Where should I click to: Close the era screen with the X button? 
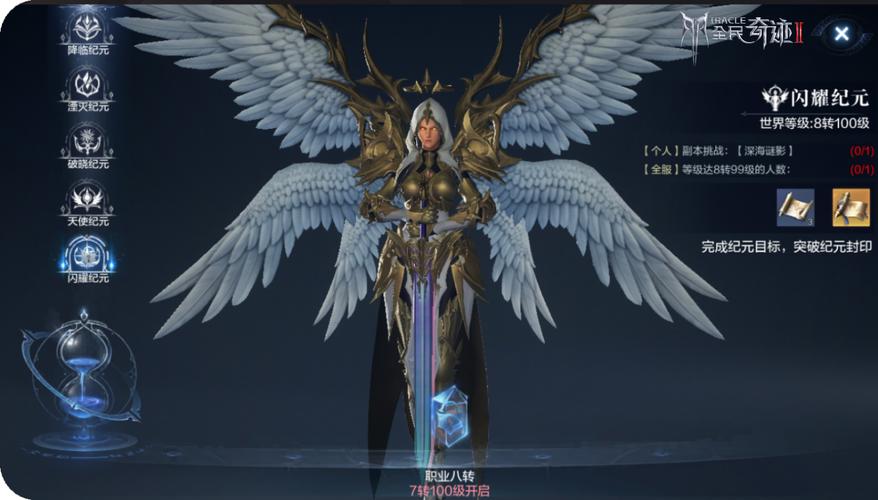click(x=842, y=34)
